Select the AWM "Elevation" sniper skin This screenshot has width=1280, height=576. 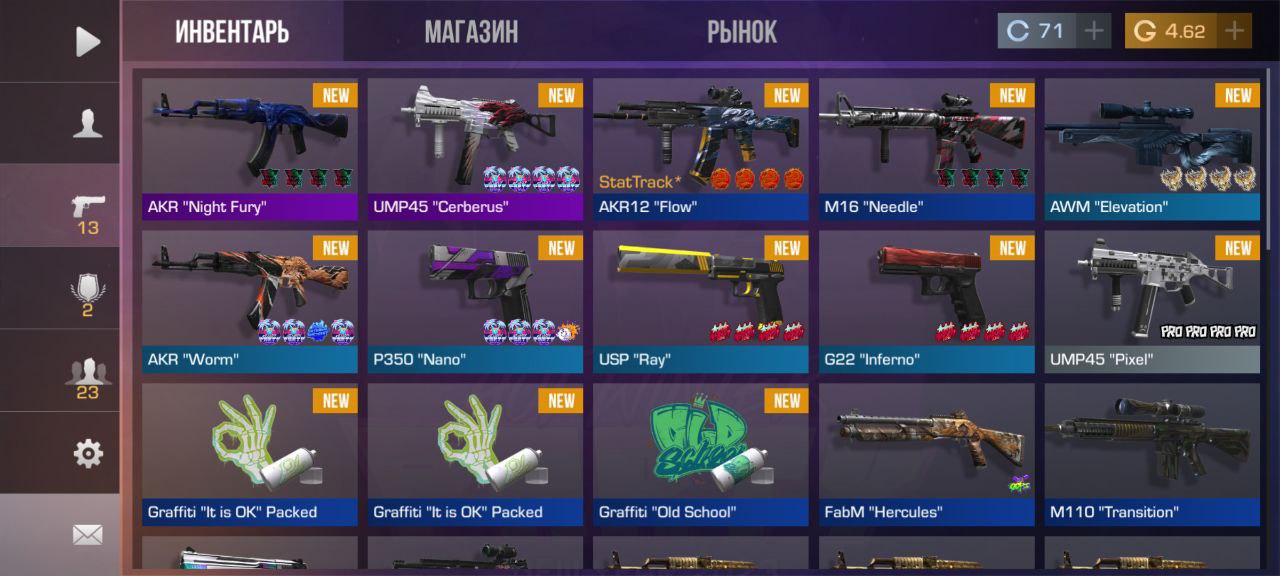tap(1152, 149)
